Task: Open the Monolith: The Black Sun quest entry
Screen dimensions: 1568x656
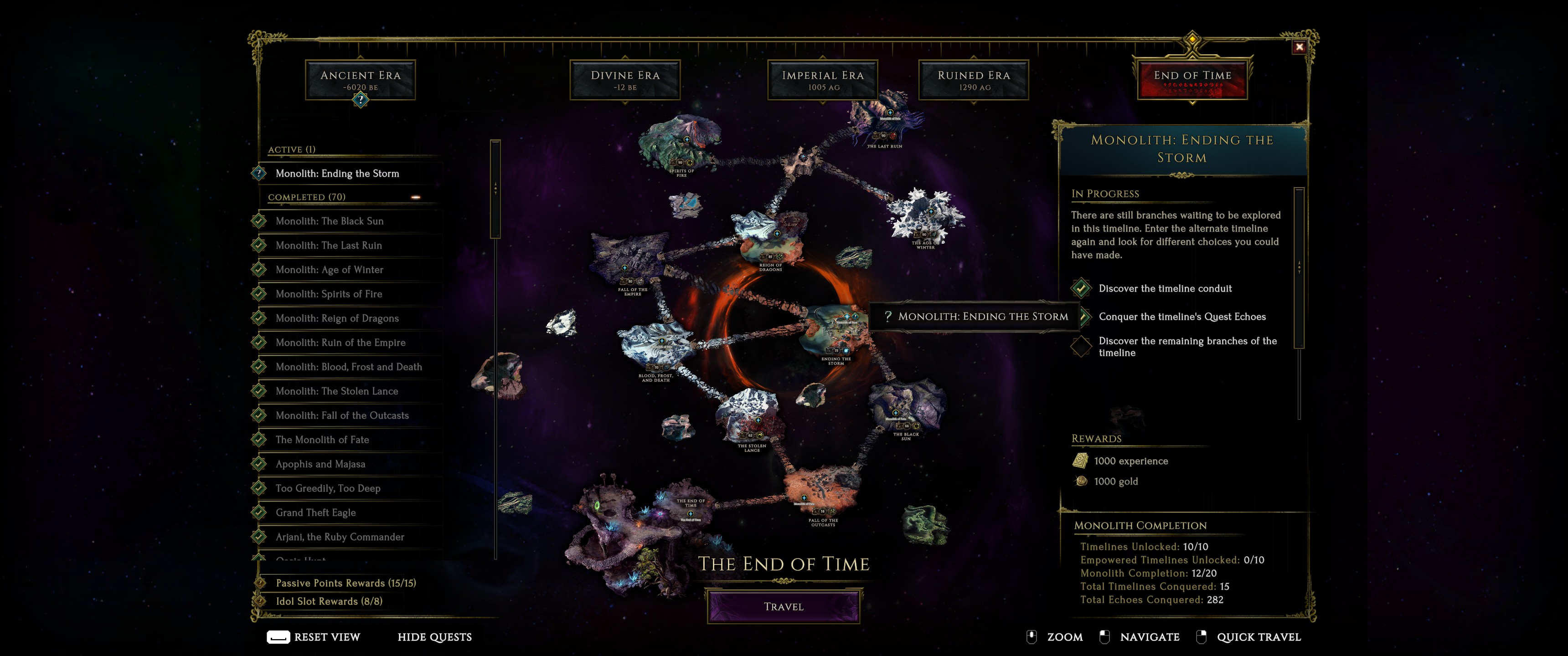Action: click(x=329, y=221)
